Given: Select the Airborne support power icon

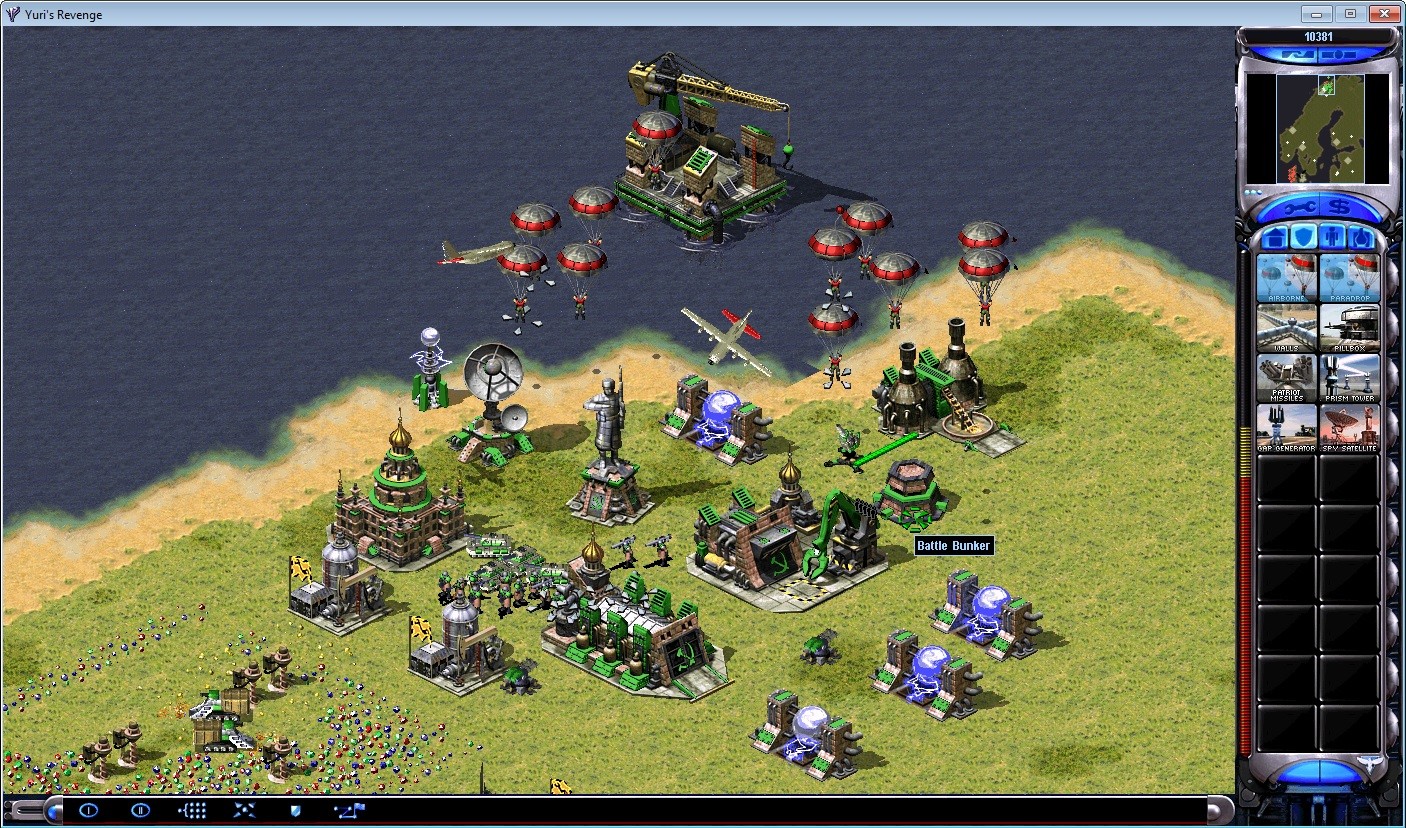Looking at the screenshot, I should click(1287, 277).
